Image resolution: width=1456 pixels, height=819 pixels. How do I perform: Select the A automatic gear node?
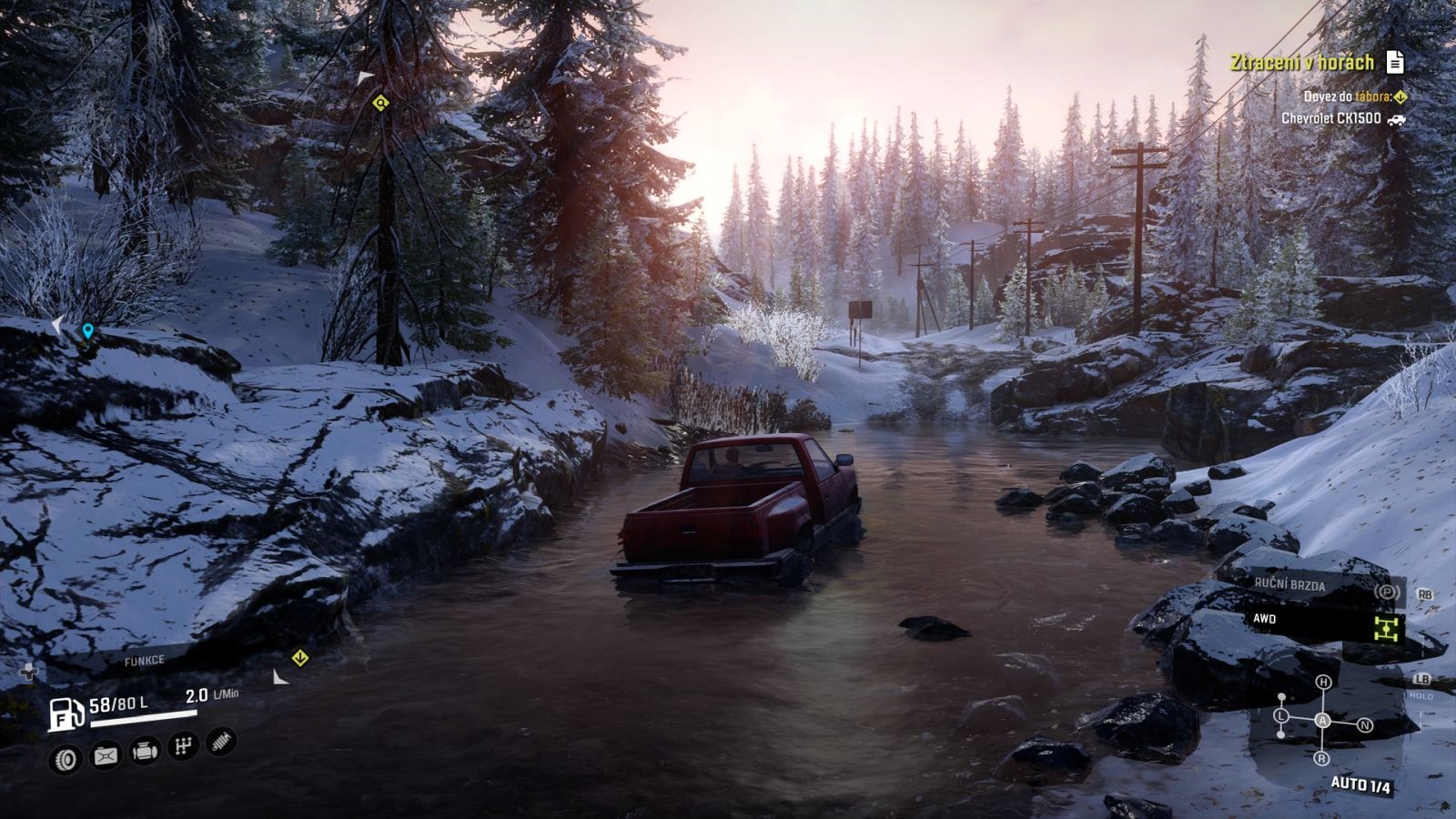click(1323, 721)
